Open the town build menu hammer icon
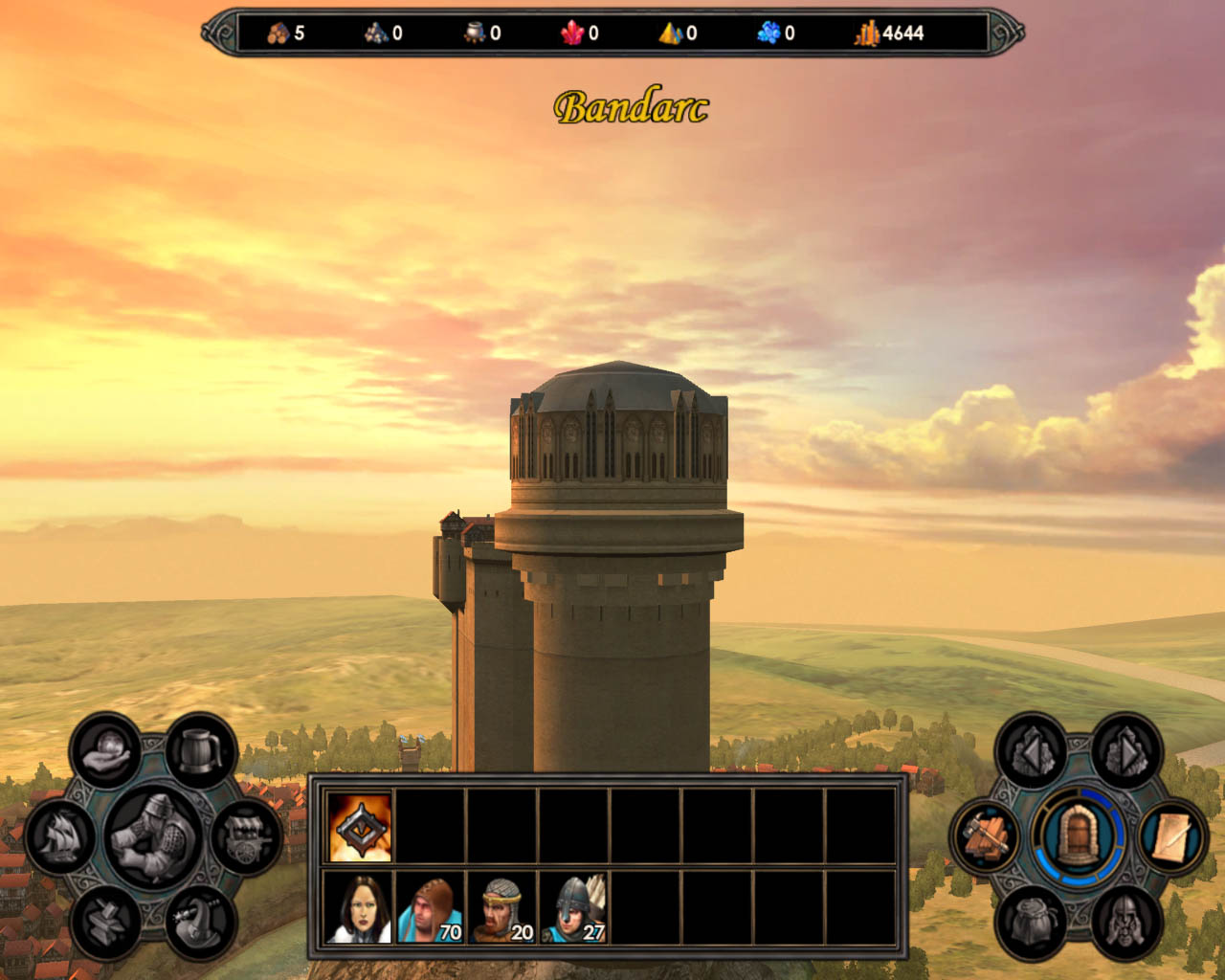Viewport: 1225px width, 980px height. [x=986, y=837]
